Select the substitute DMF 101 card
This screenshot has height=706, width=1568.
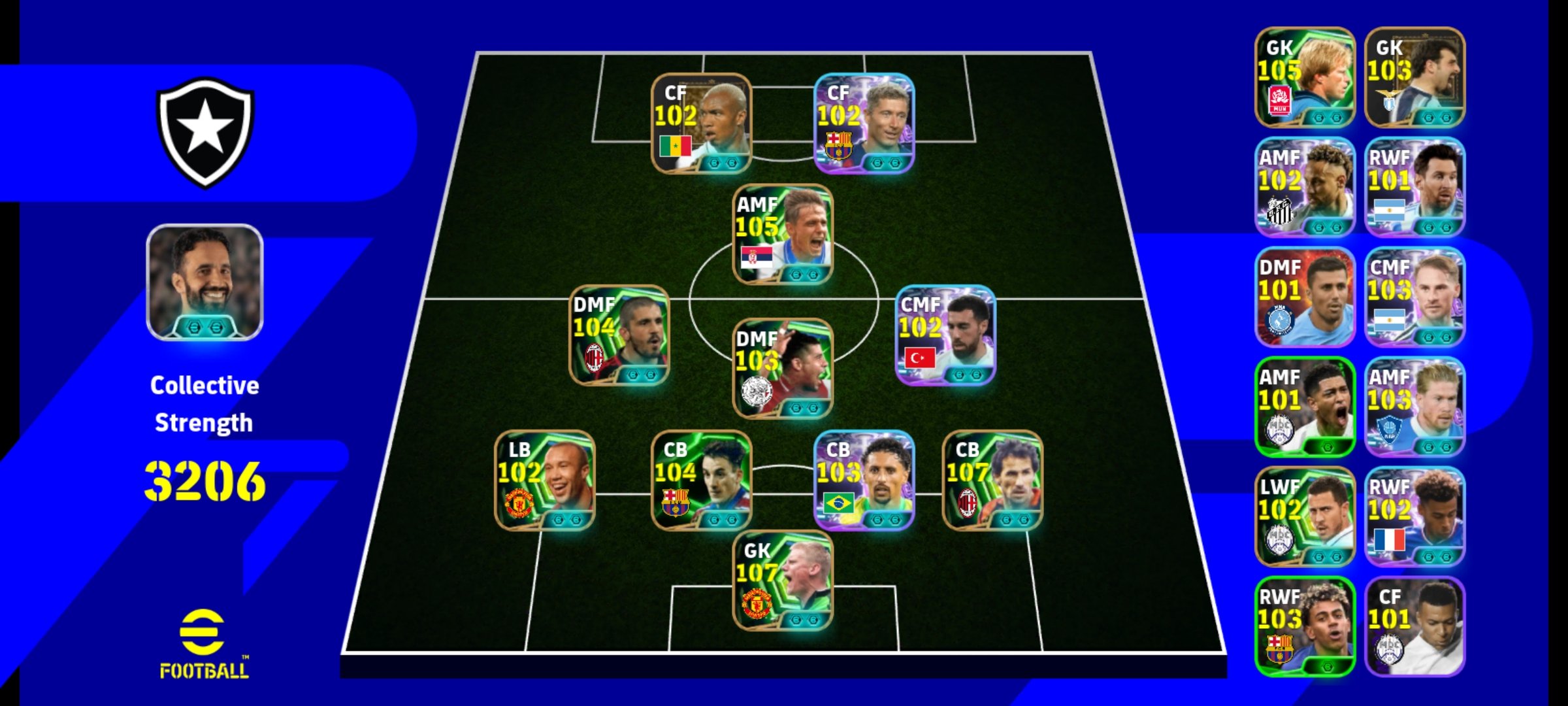1305,297
